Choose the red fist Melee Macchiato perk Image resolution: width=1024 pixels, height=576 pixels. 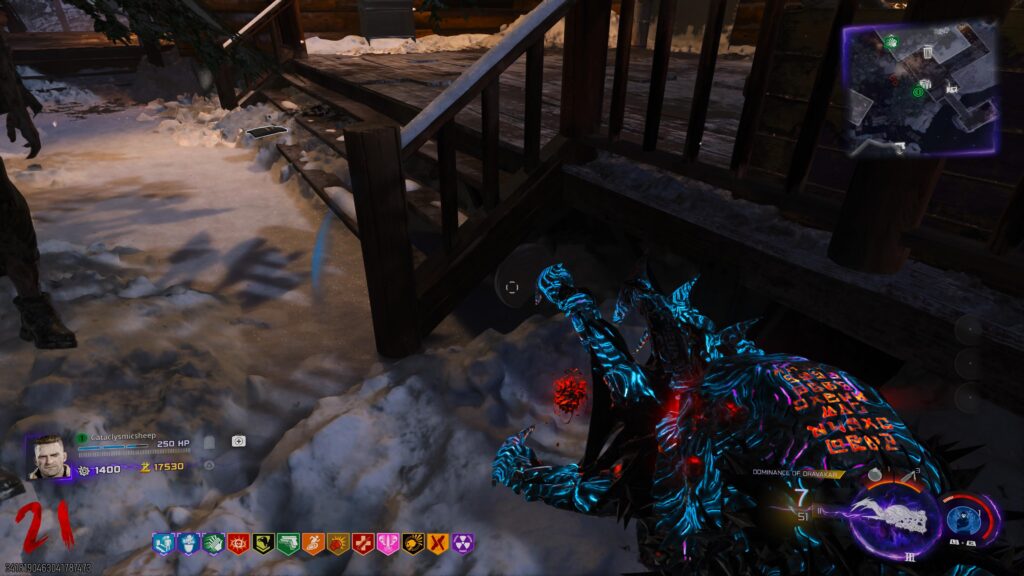tap(338, 544)
